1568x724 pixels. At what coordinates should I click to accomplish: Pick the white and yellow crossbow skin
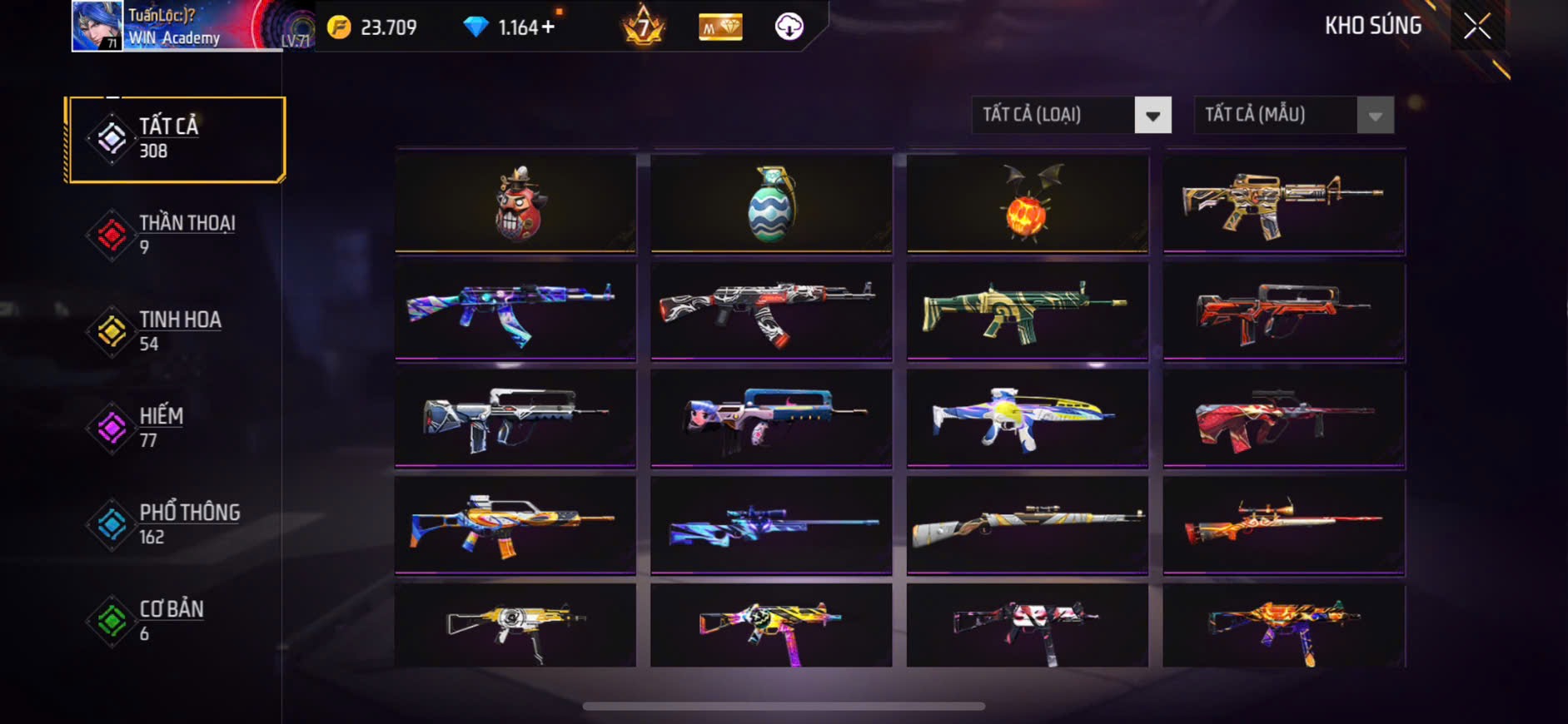click(x=1027, y=418)
